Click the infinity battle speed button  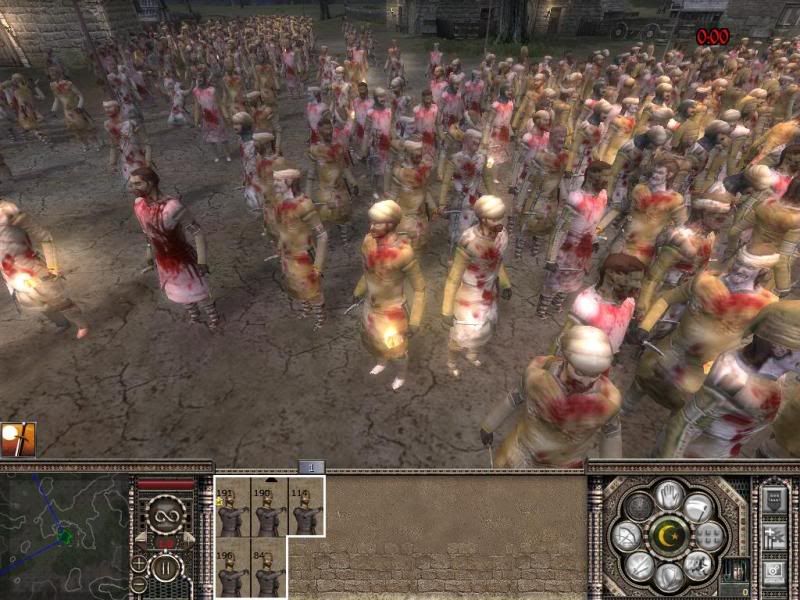point(165,516)
